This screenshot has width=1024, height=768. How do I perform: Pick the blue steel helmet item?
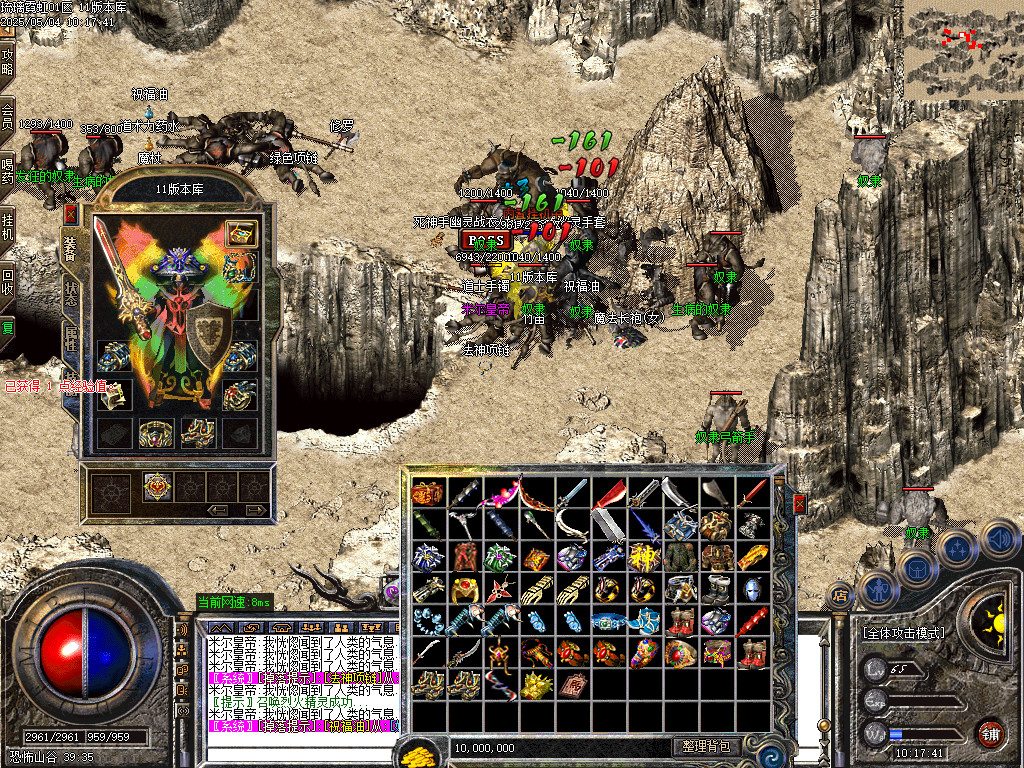point(752,589)
